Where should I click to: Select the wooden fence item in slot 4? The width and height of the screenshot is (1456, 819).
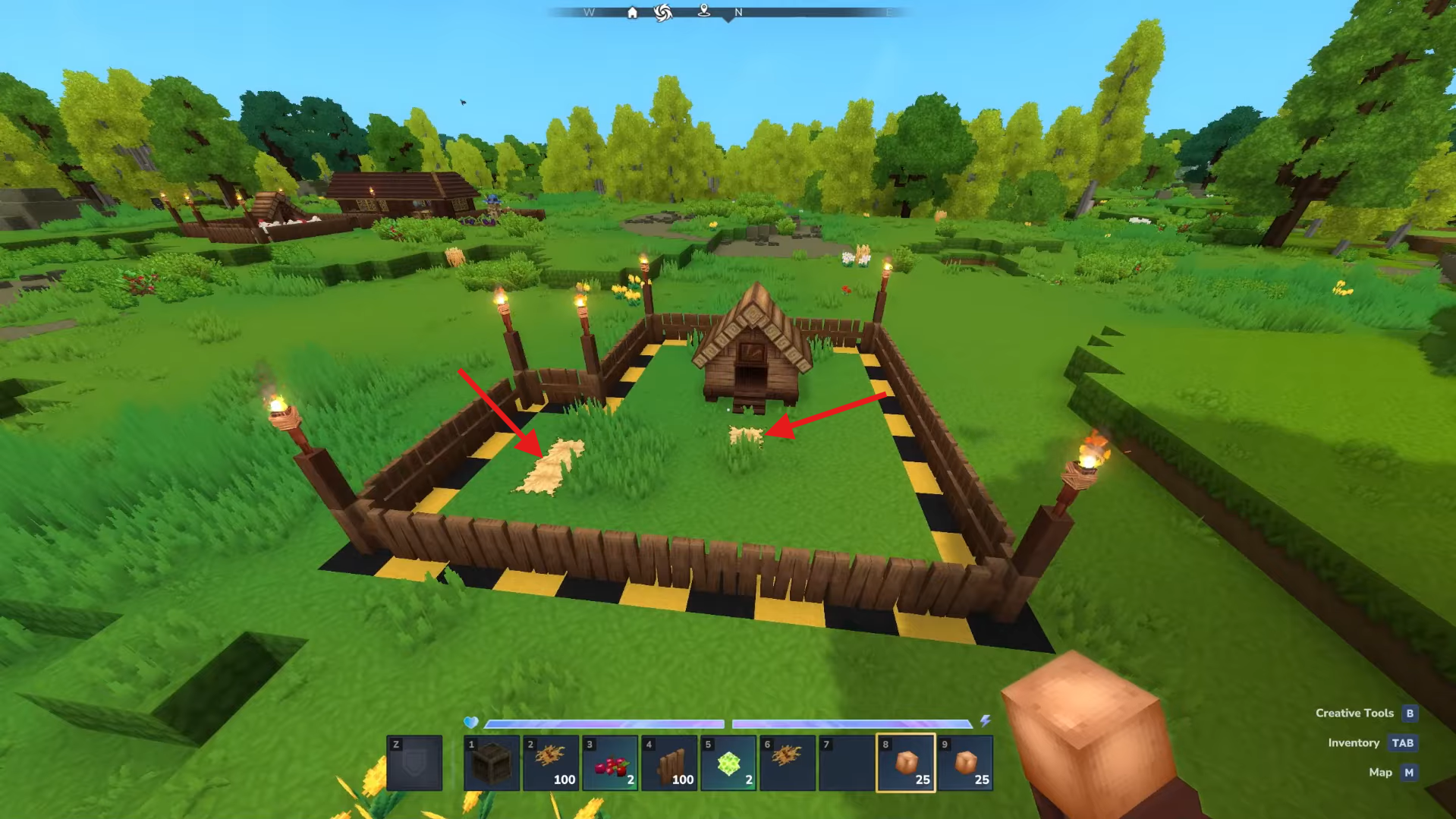[x=668, y=763]
